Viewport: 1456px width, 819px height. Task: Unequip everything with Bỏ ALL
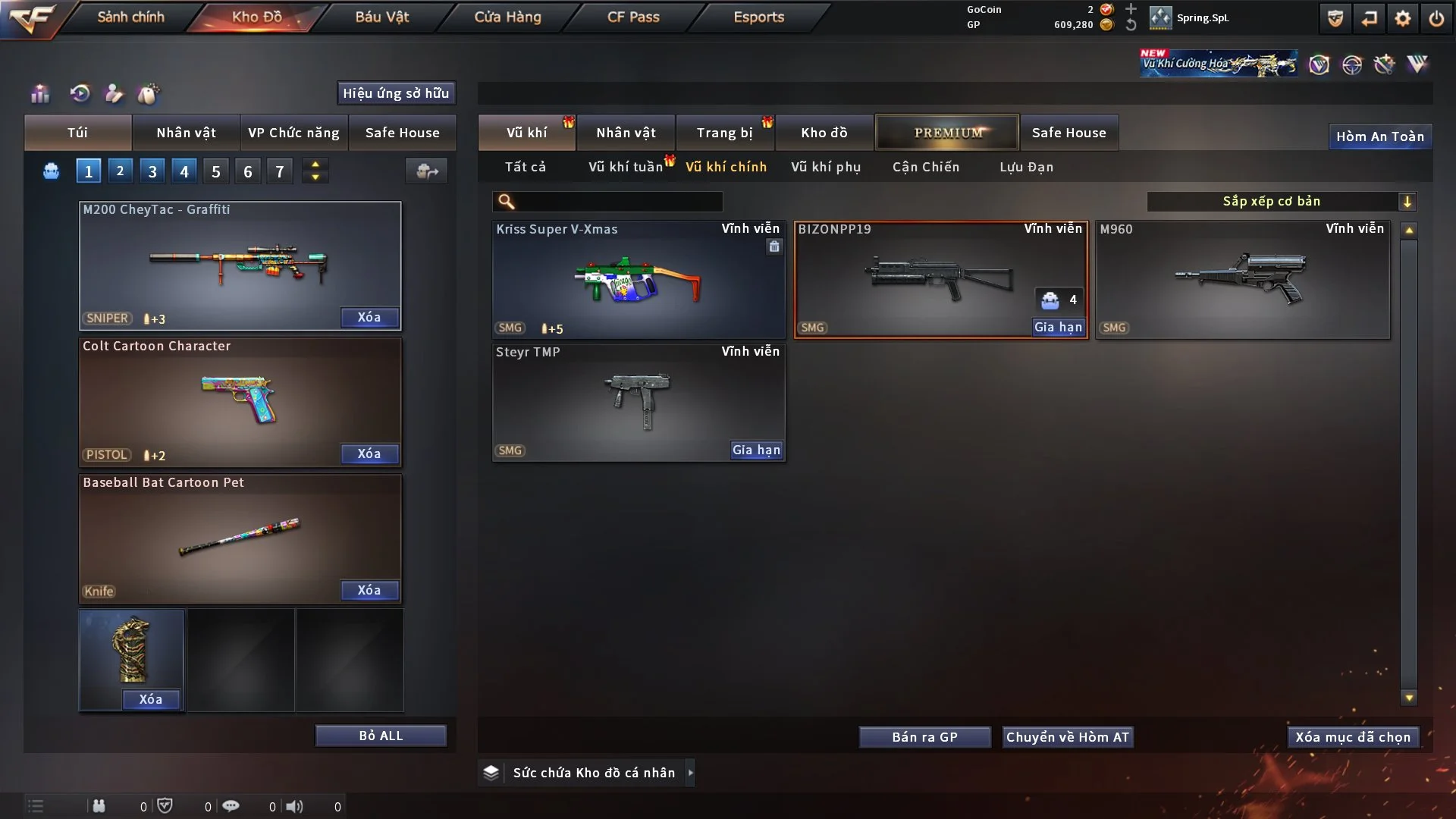click(x=381, y=736)
